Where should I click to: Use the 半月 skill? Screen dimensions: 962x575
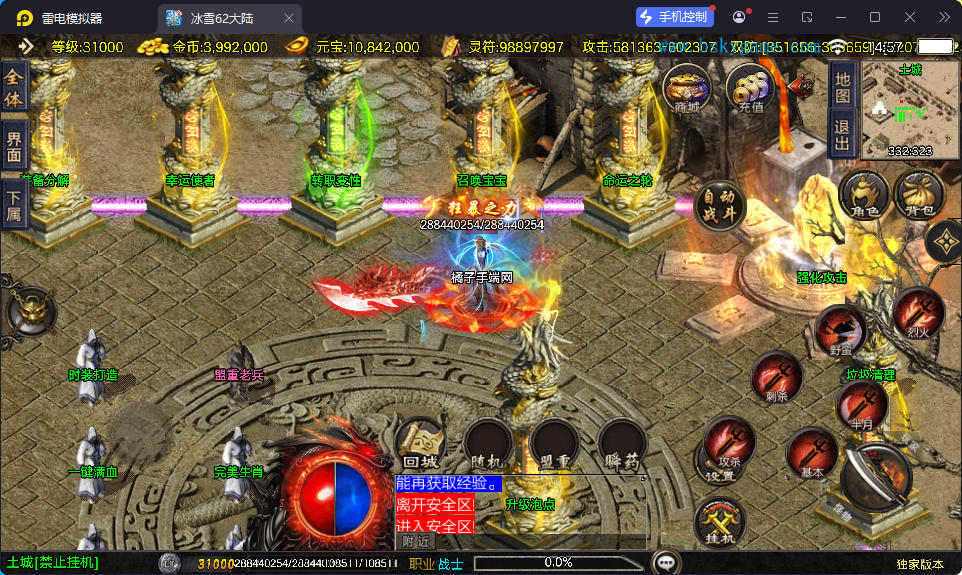point(861,403)
